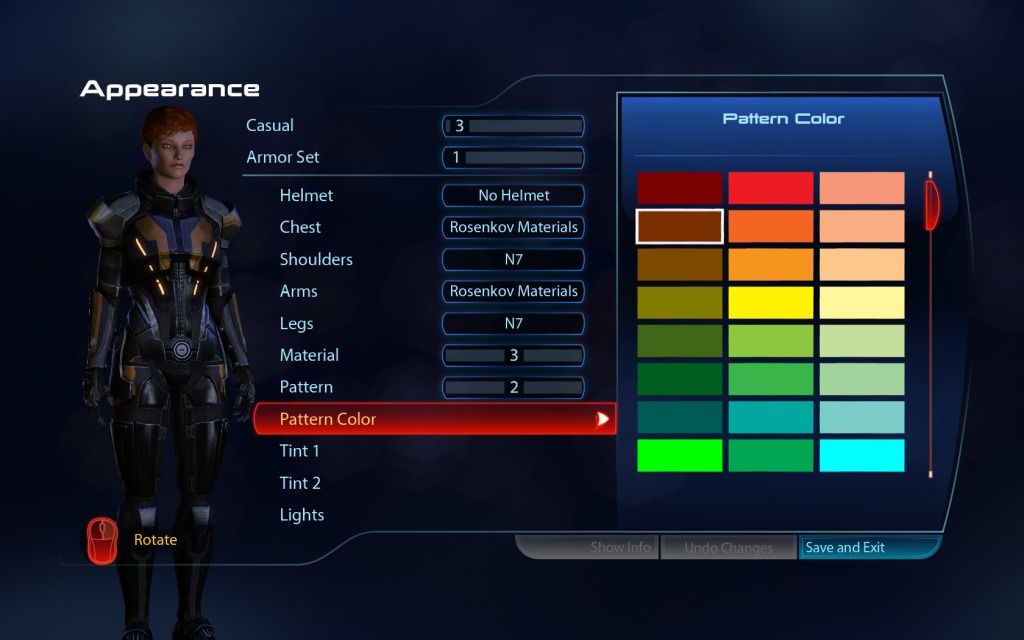Screen dimensions: 1024x640
Task: Pick the dark maroon color swatch
Action: click(679, 188)
